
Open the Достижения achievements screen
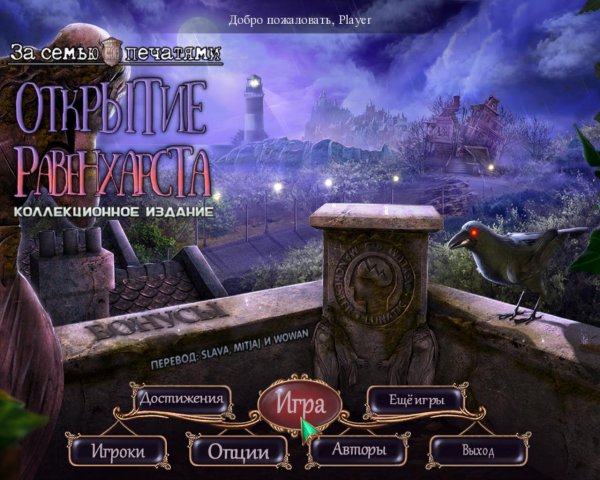(181, 400)
